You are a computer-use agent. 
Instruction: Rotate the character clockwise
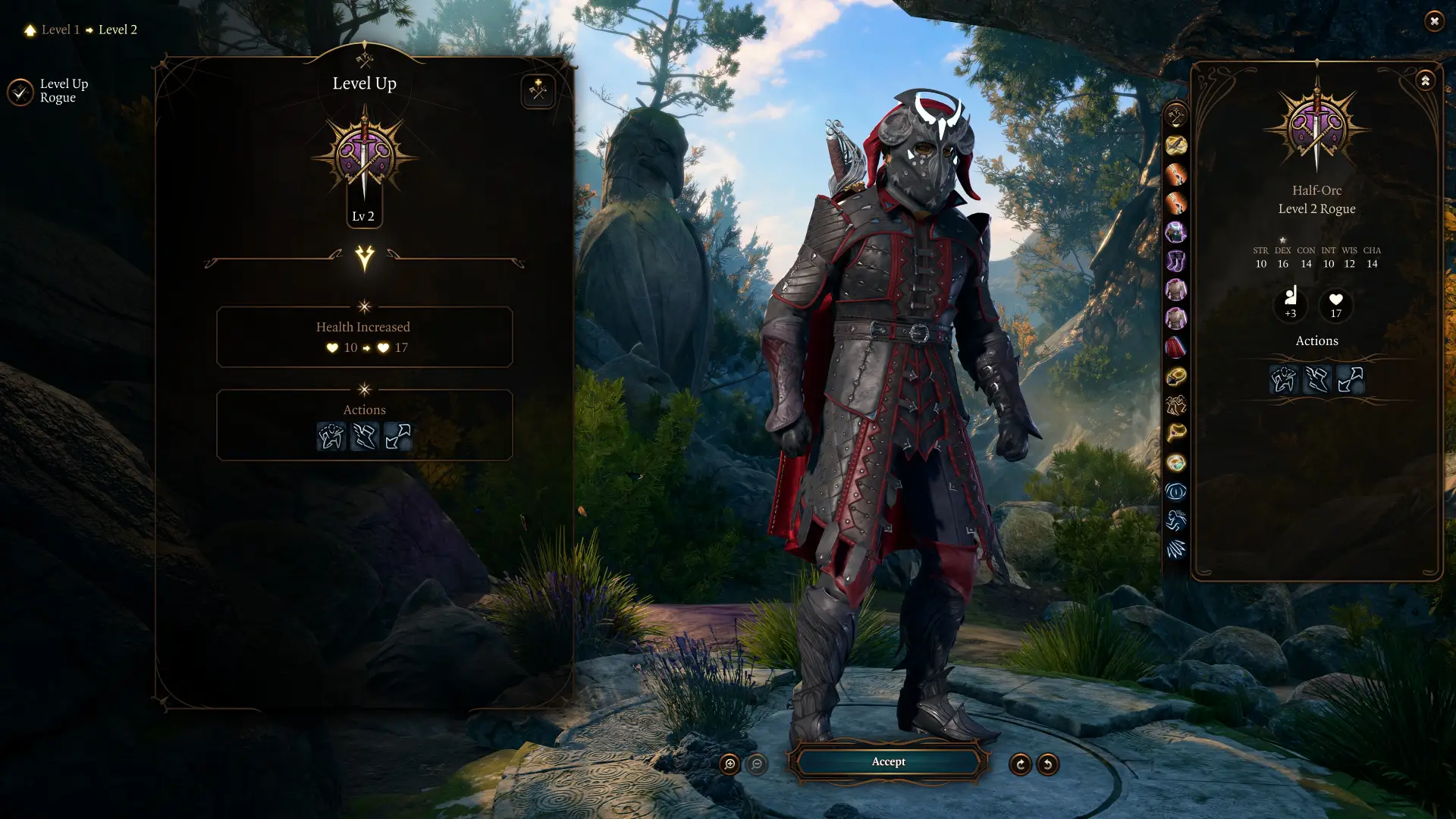pos(1020,764)
